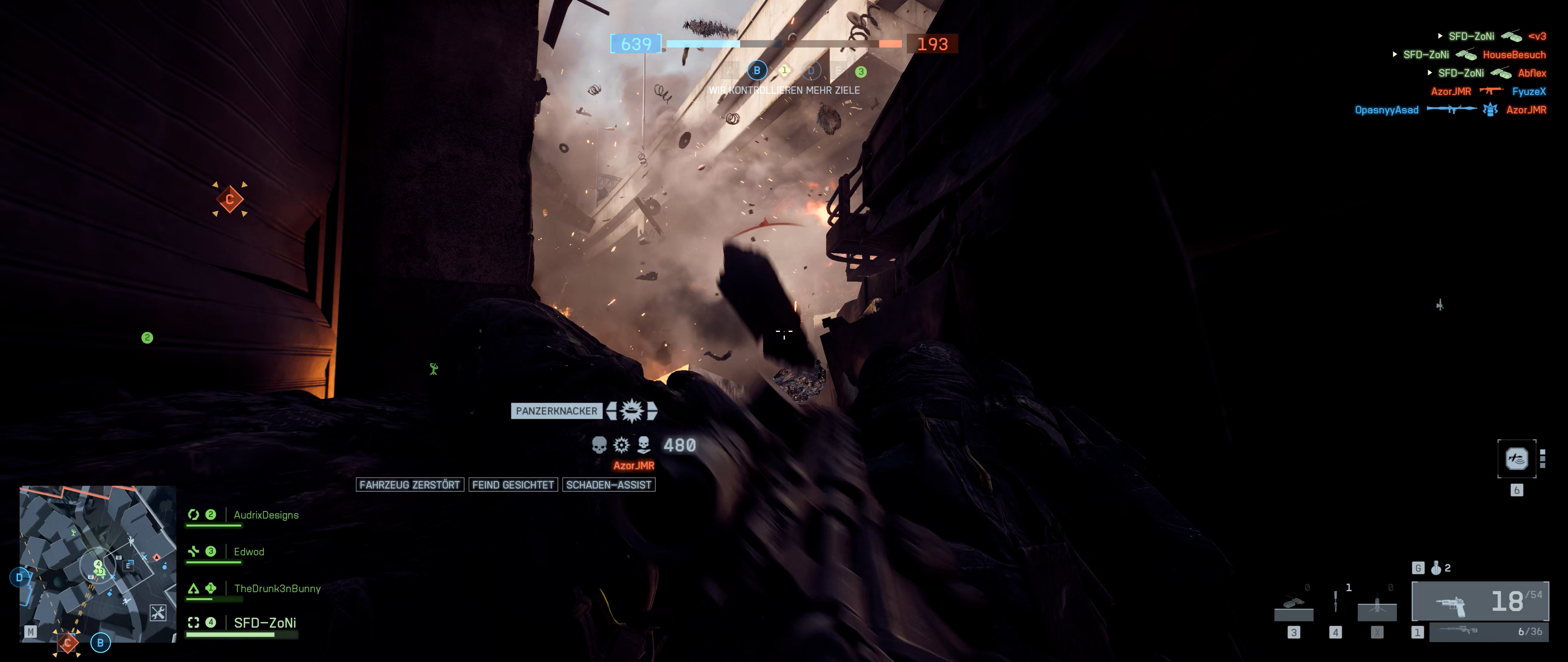Select the equipped pistol weapon slot

point(1480,601)
